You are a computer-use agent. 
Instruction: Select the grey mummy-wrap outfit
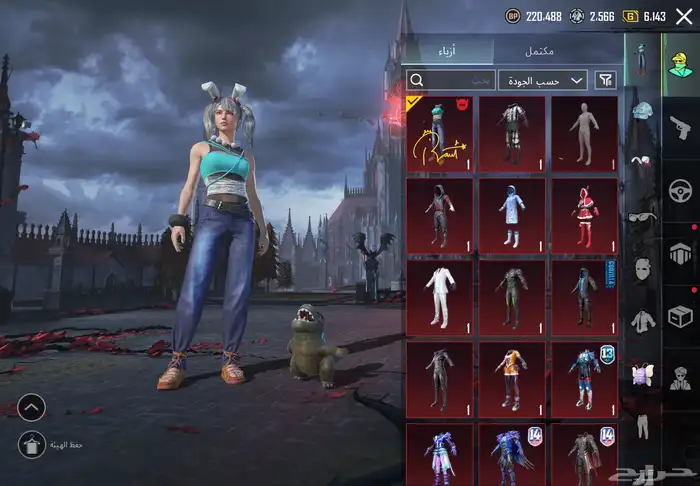(583, 132)
